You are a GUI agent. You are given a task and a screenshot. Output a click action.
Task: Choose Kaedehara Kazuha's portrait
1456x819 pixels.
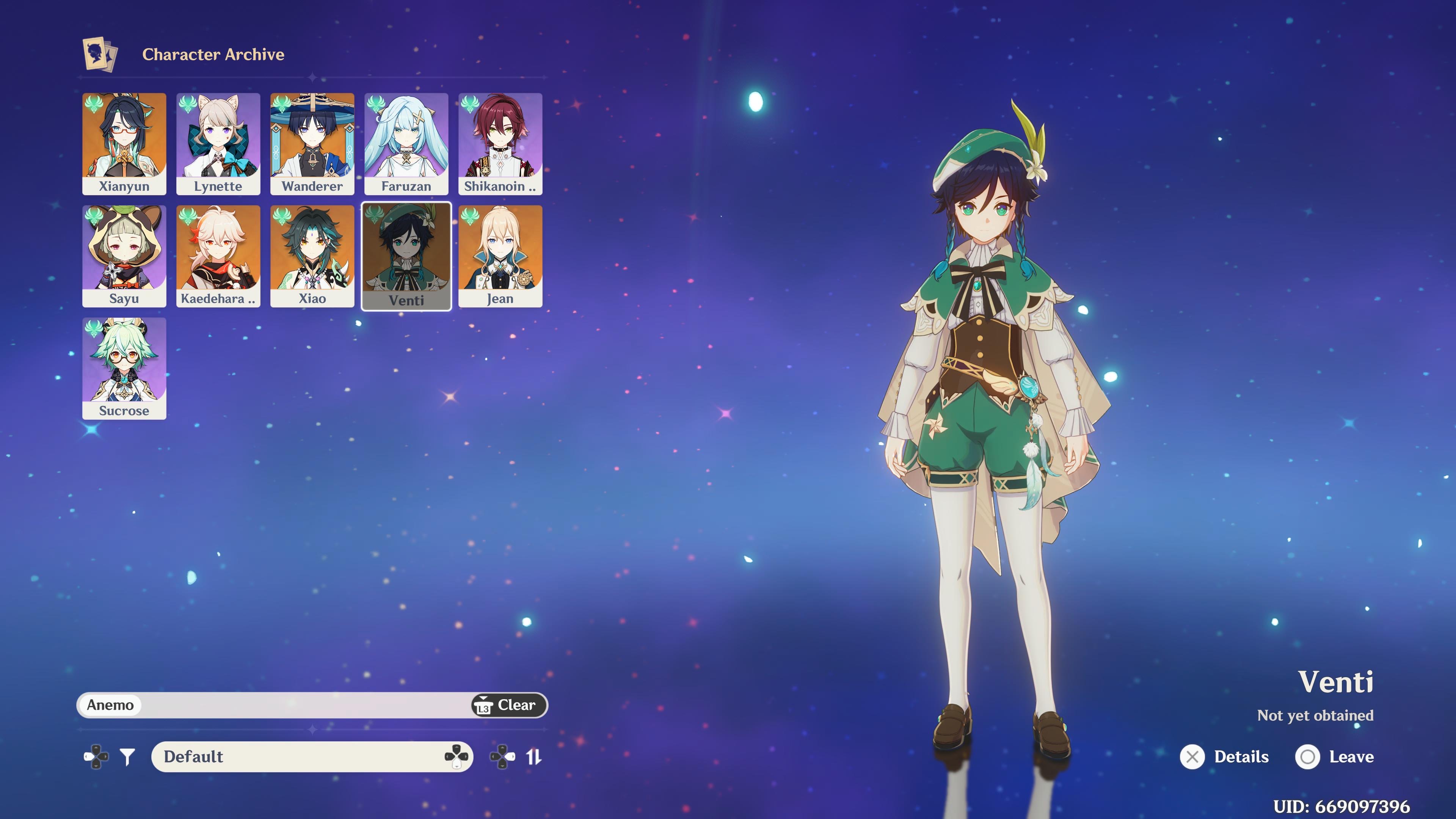point(218,256)
